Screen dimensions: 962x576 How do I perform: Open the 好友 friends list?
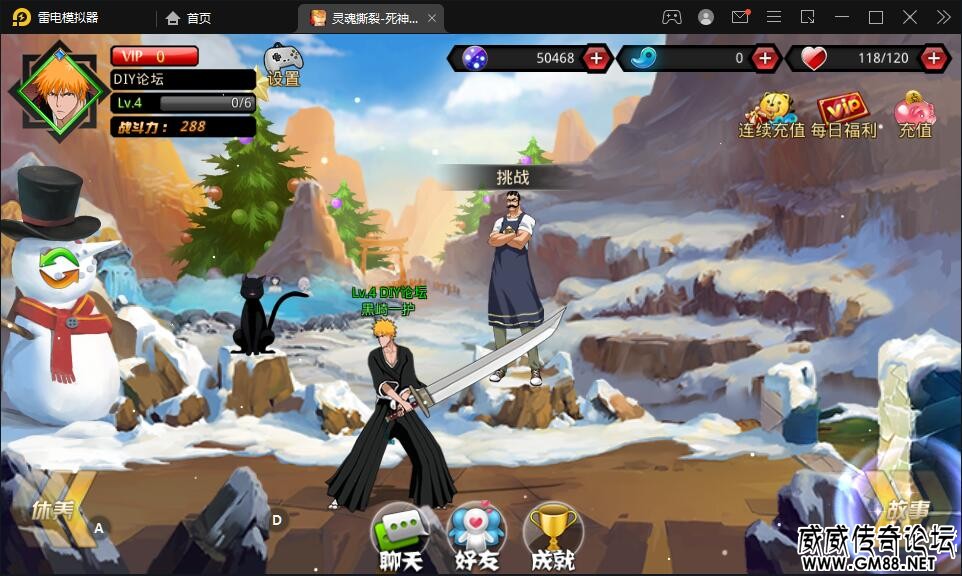pyautogui.click(x=472, y=536)
